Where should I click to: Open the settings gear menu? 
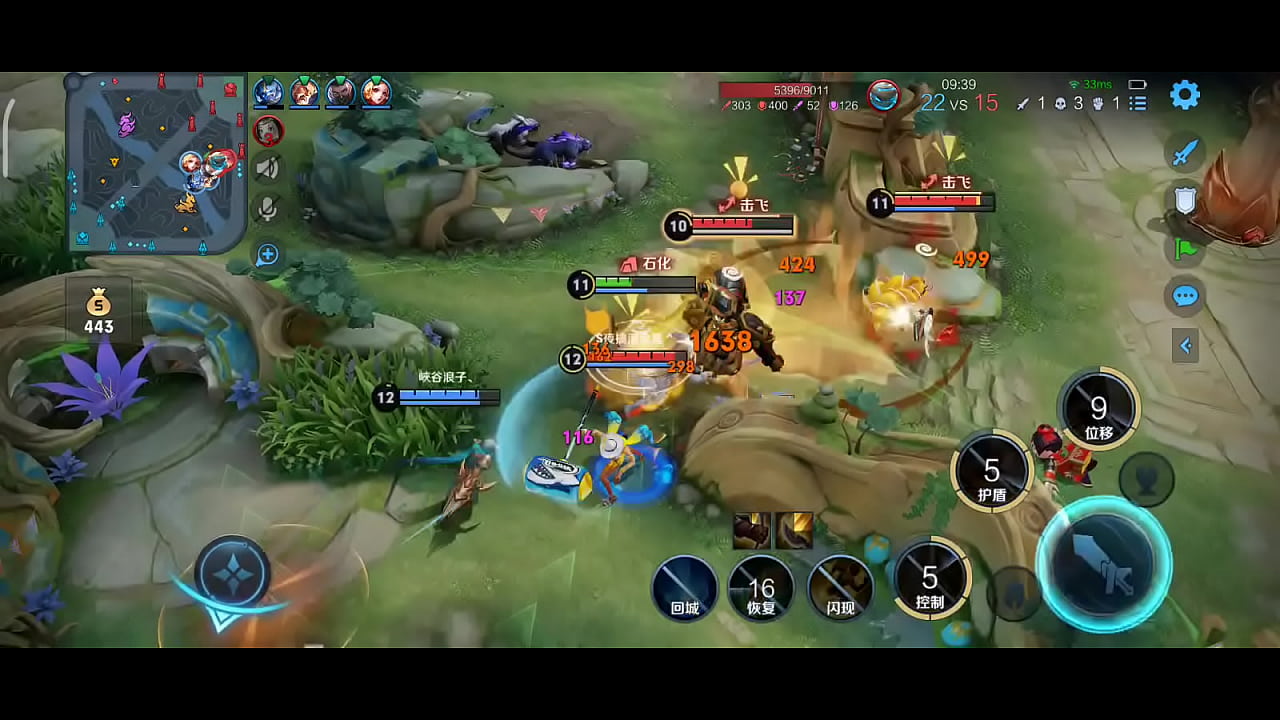pyautogui.click(x=1185, y=95)
